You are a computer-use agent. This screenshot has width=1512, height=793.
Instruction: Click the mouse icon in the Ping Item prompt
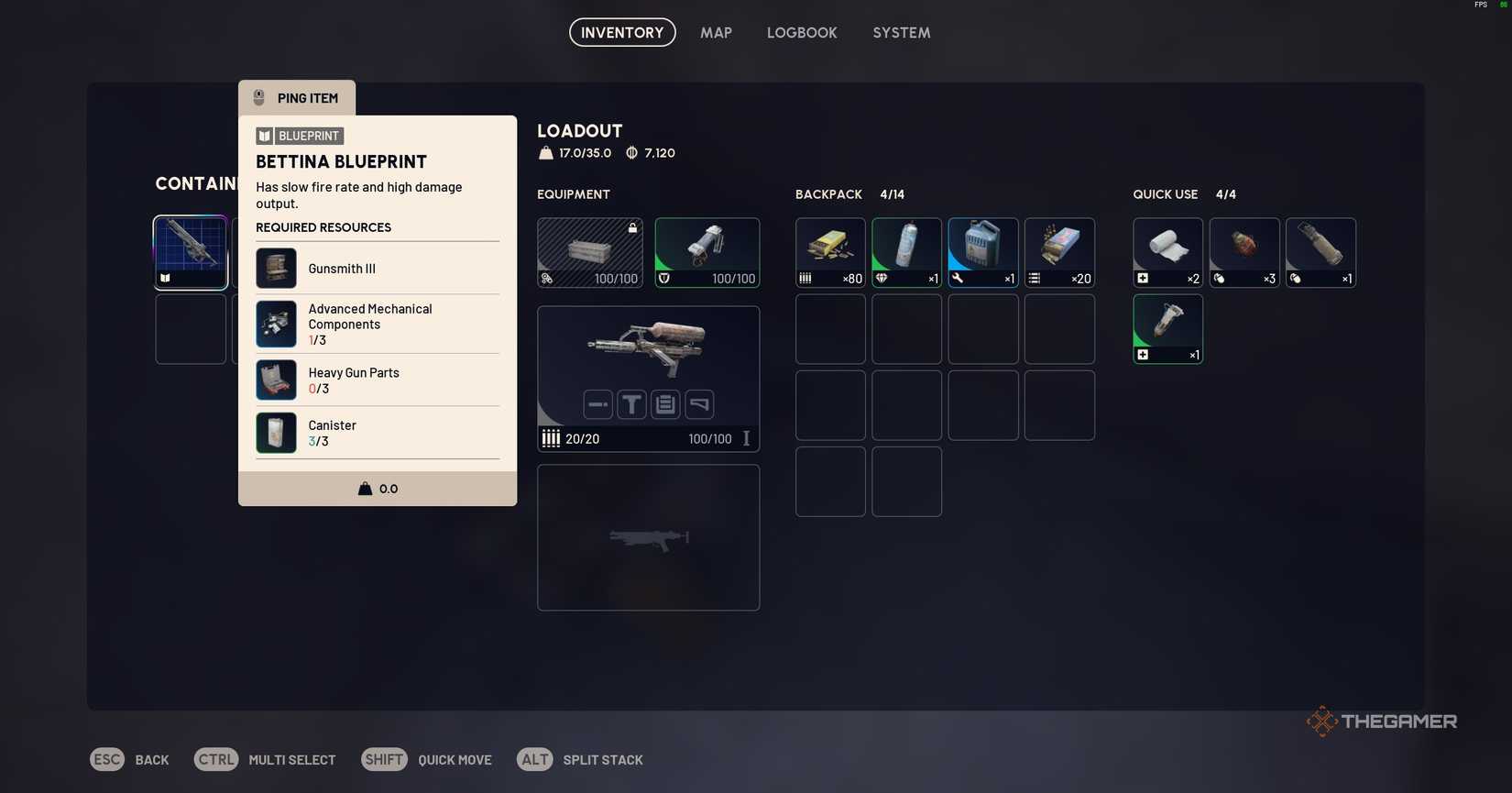[x=257, y=97]
